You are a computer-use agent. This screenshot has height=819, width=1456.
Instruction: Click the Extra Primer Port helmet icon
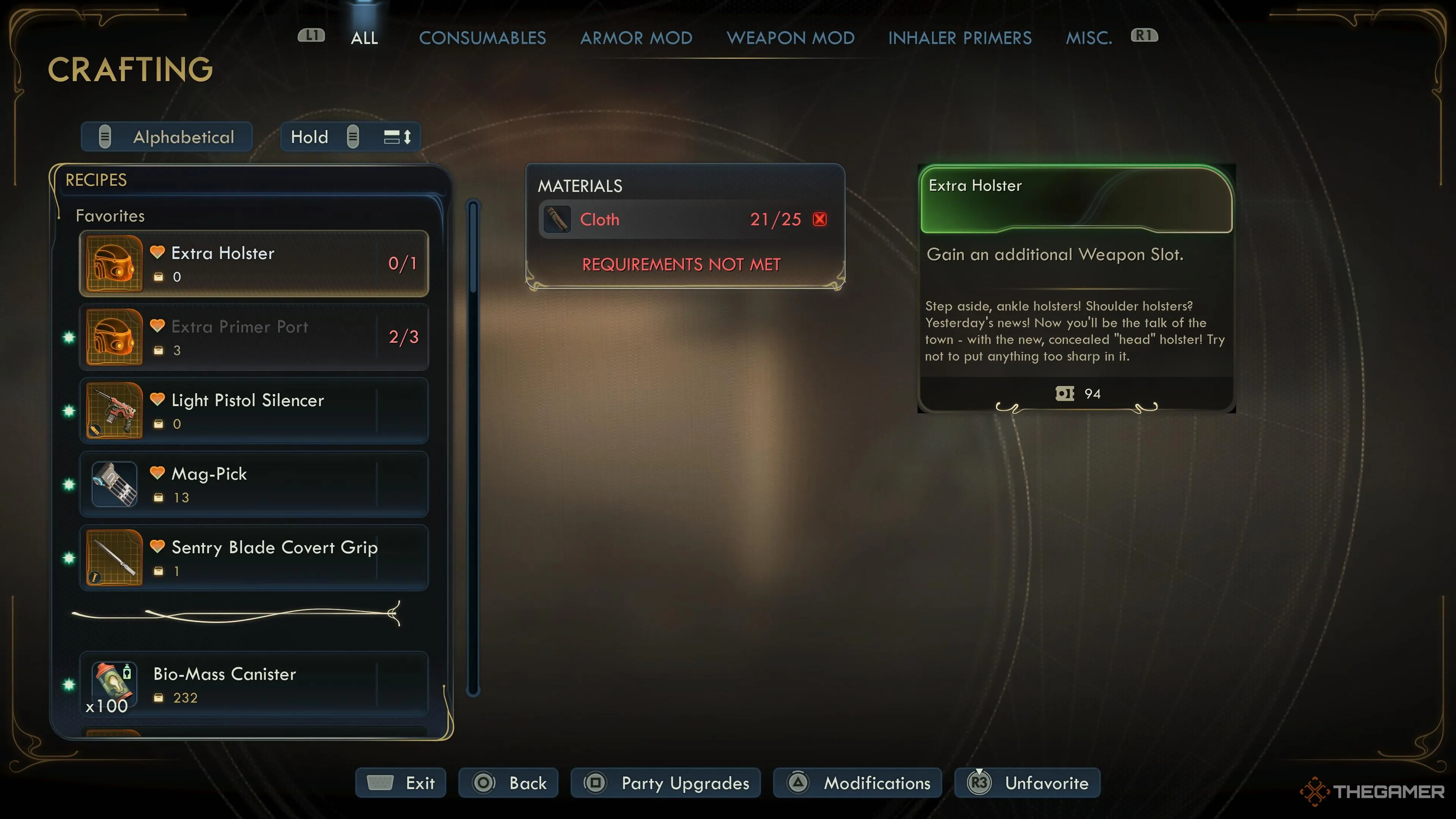pyautogui.click(x=114, y=337)
